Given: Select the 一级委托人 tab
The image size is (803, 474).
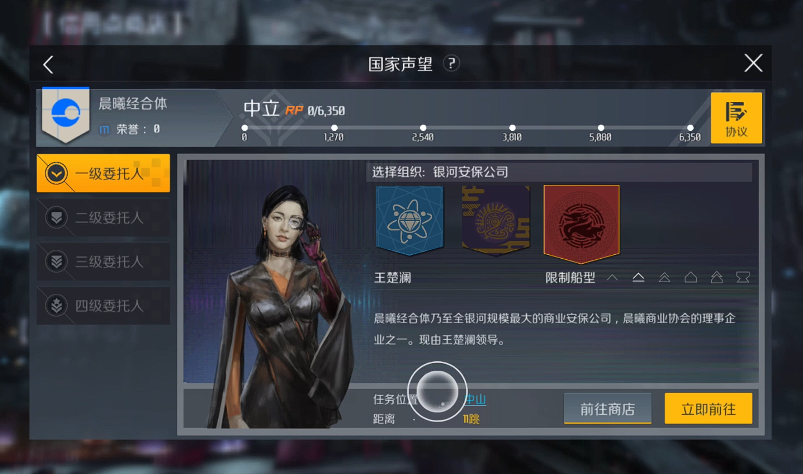Looking at the screenshot, I should tap(103, 173).
